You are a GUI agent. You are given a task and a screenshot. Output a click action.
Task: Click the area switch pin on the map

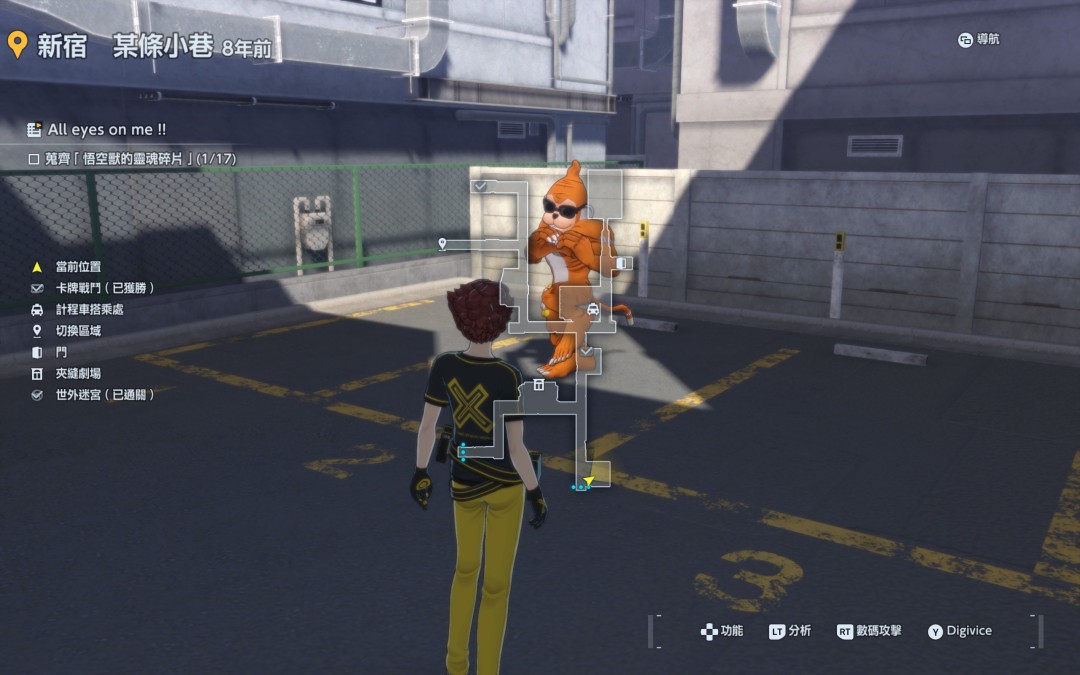(x=442, y=243)
